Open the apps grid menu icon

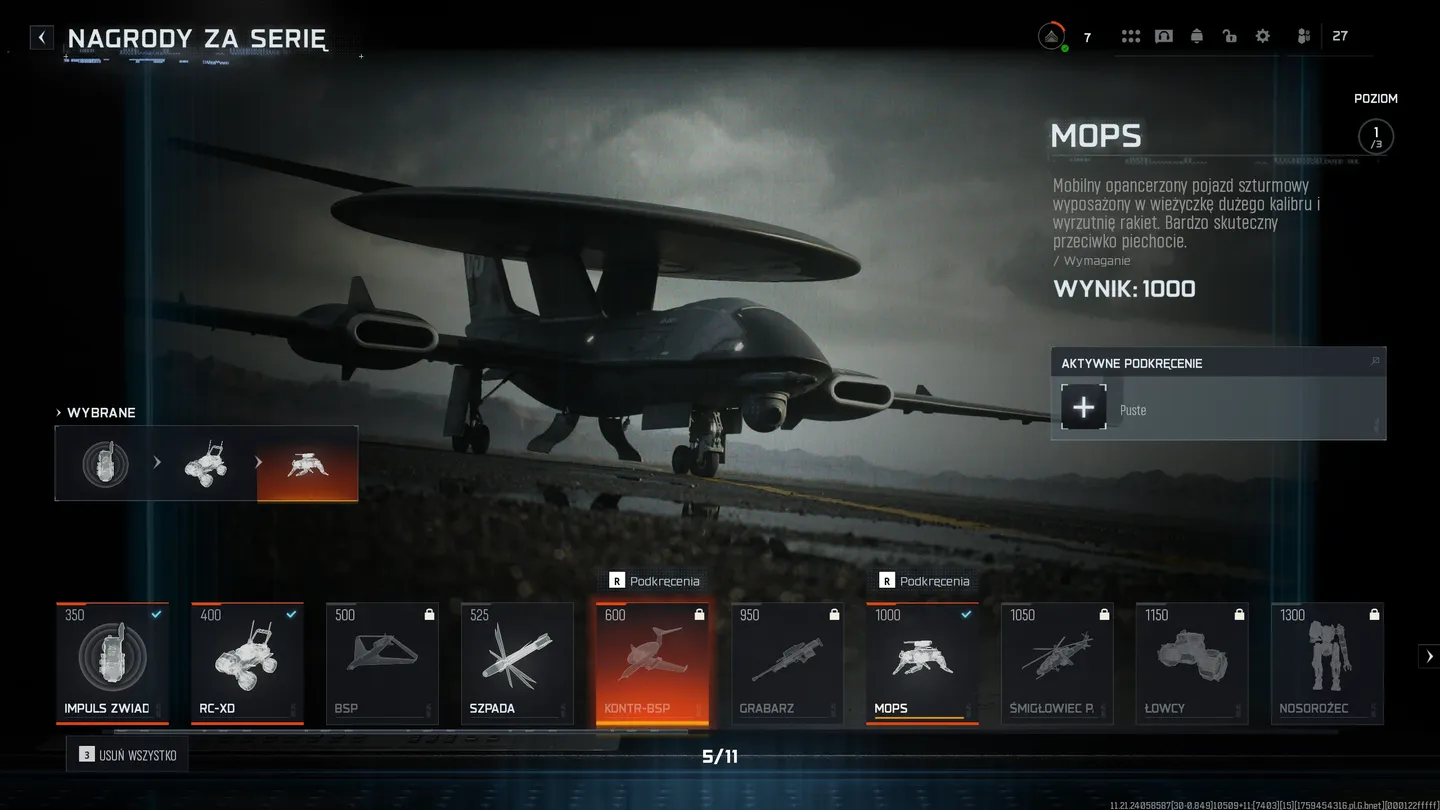tap(1130, 35)
